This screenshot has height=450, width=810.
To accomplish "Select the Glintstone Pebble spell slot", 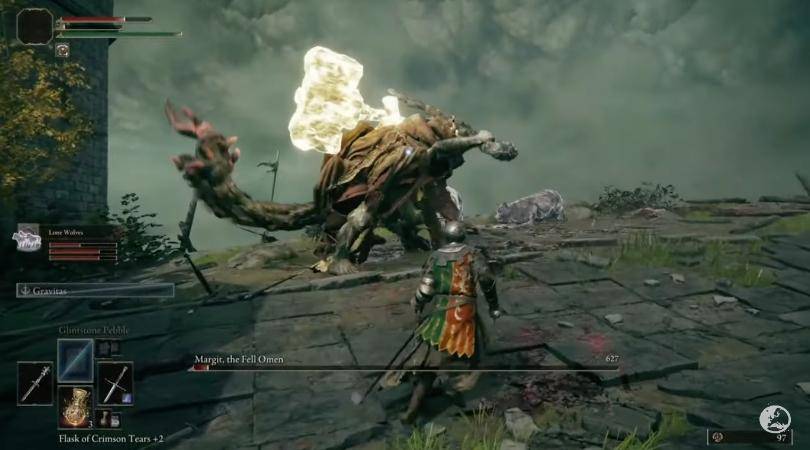I will point(75,360).
